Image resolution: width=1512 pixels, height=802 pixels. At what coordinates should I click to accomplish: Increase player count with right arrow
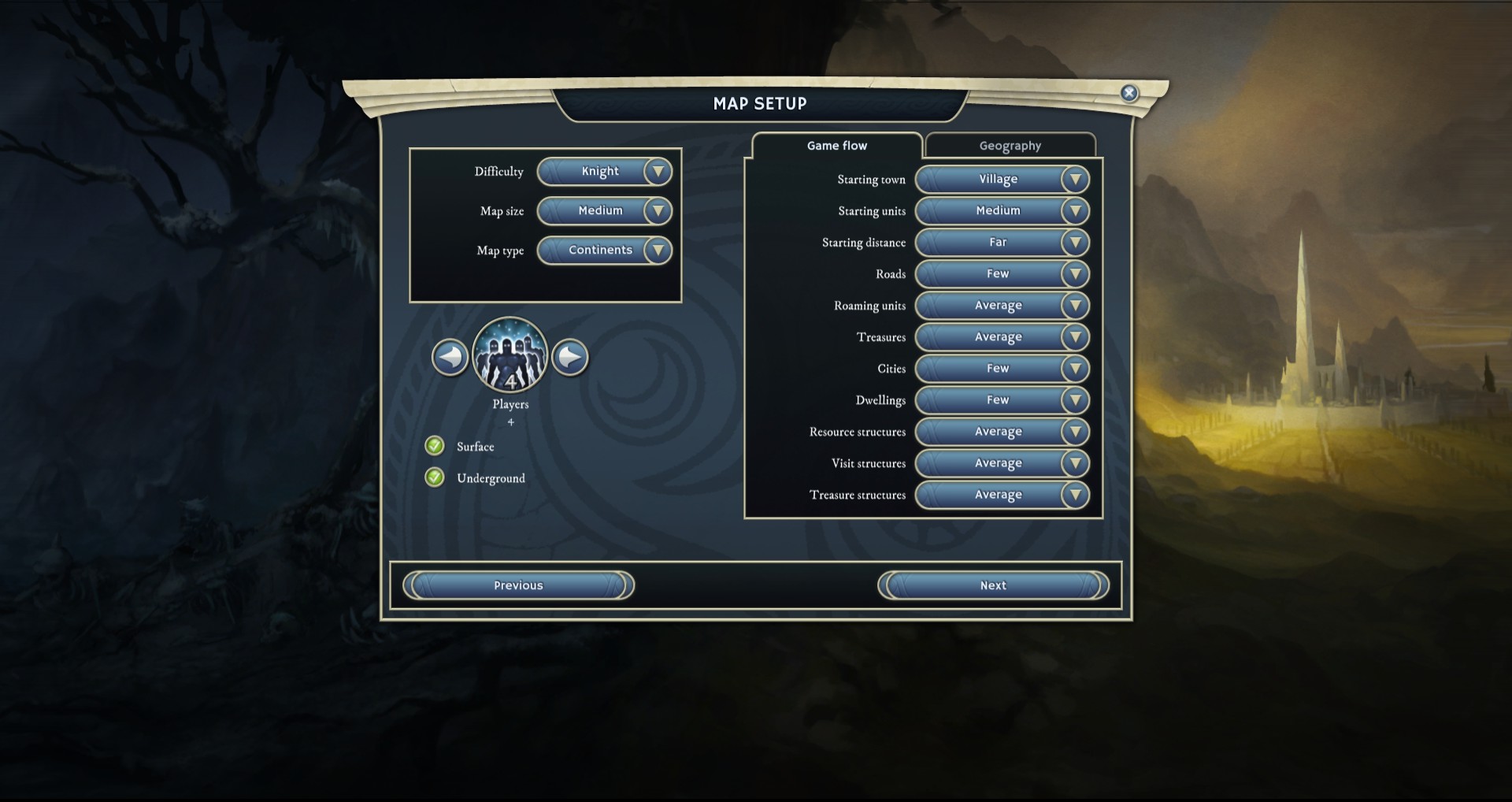click(570, 358)
